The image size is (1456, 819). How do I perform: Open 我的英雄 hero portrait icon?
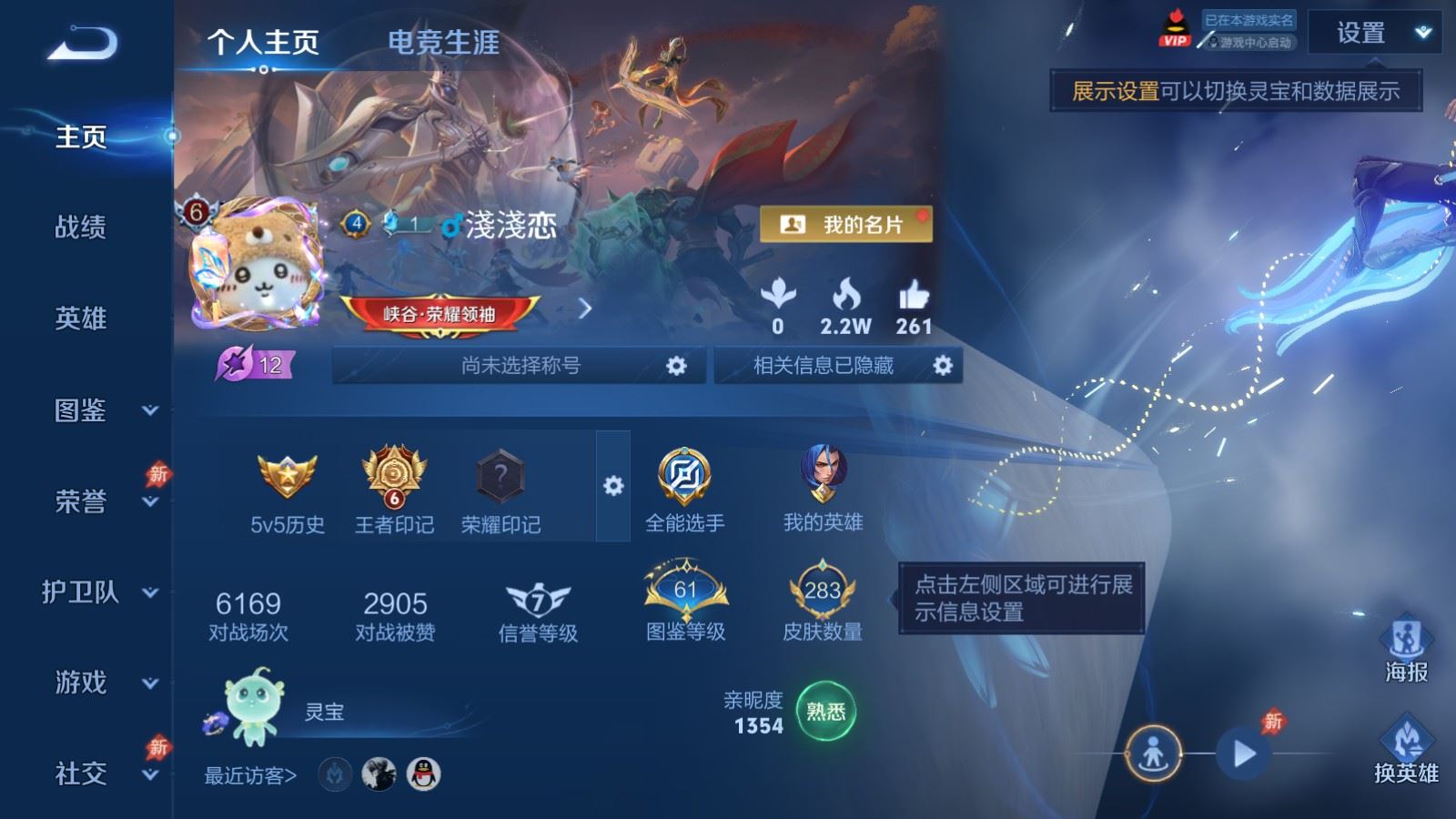click(x=826, y=471)
